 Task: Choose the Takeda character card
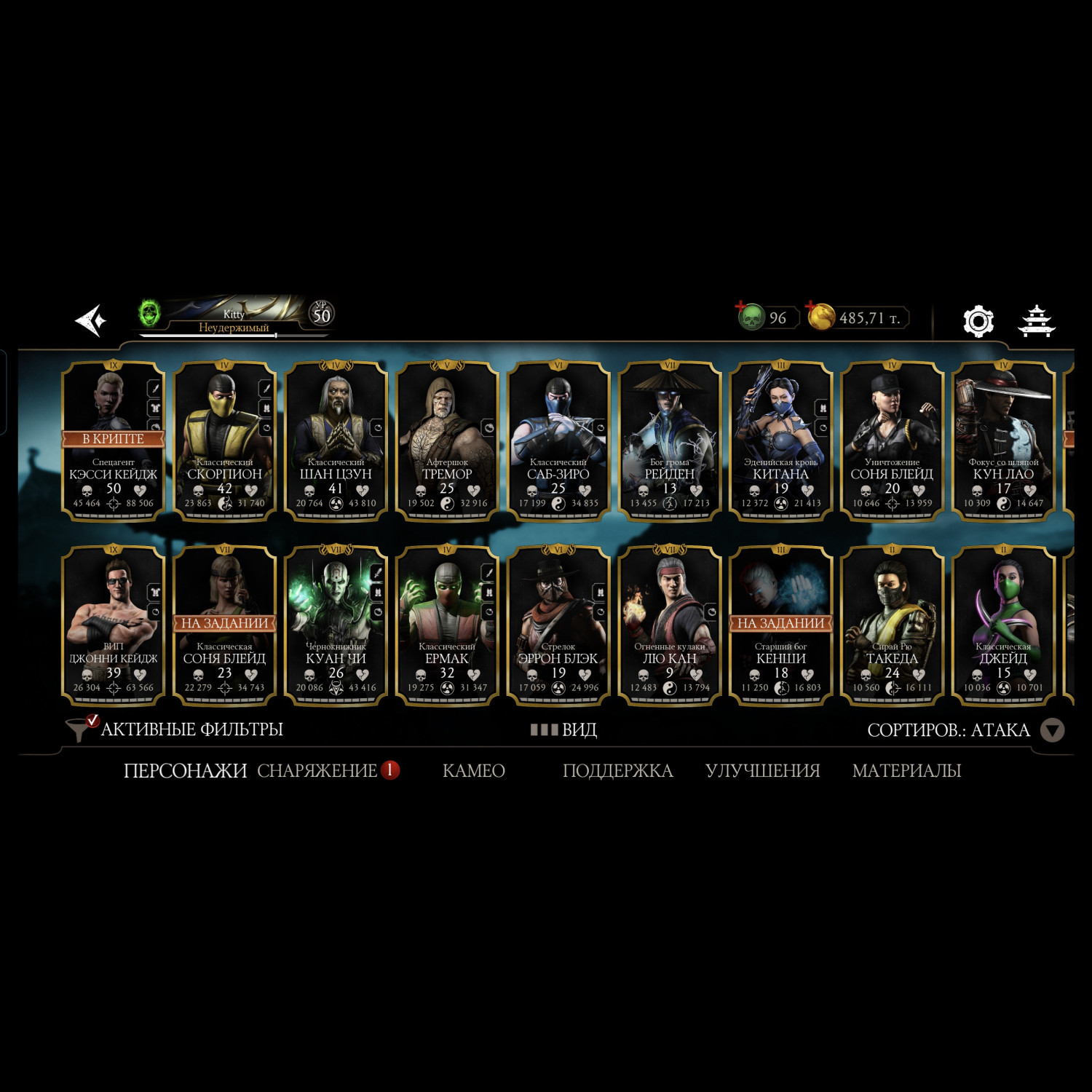(x=892, y=625)
